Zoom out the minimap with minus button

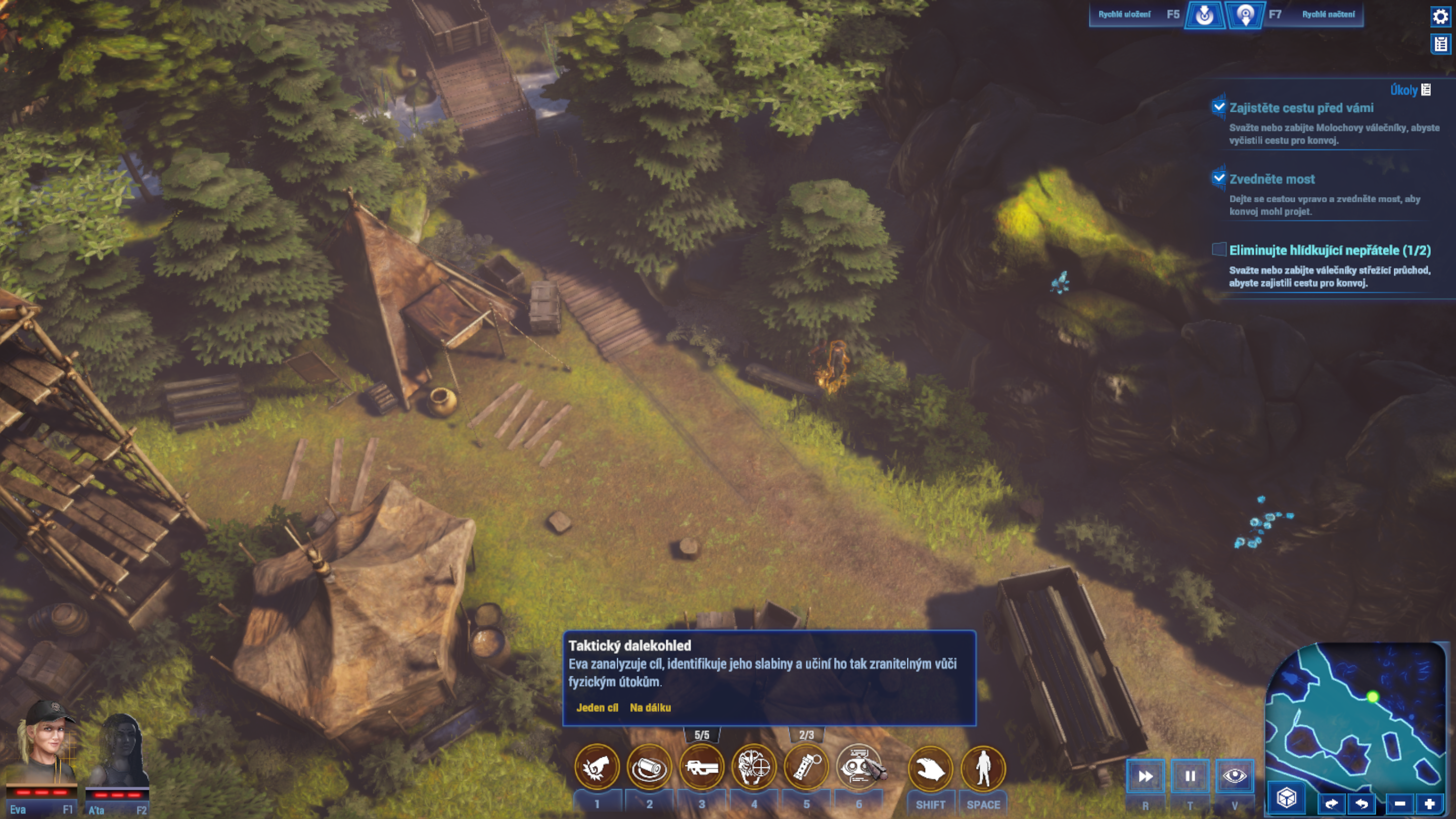[1399, 803]
